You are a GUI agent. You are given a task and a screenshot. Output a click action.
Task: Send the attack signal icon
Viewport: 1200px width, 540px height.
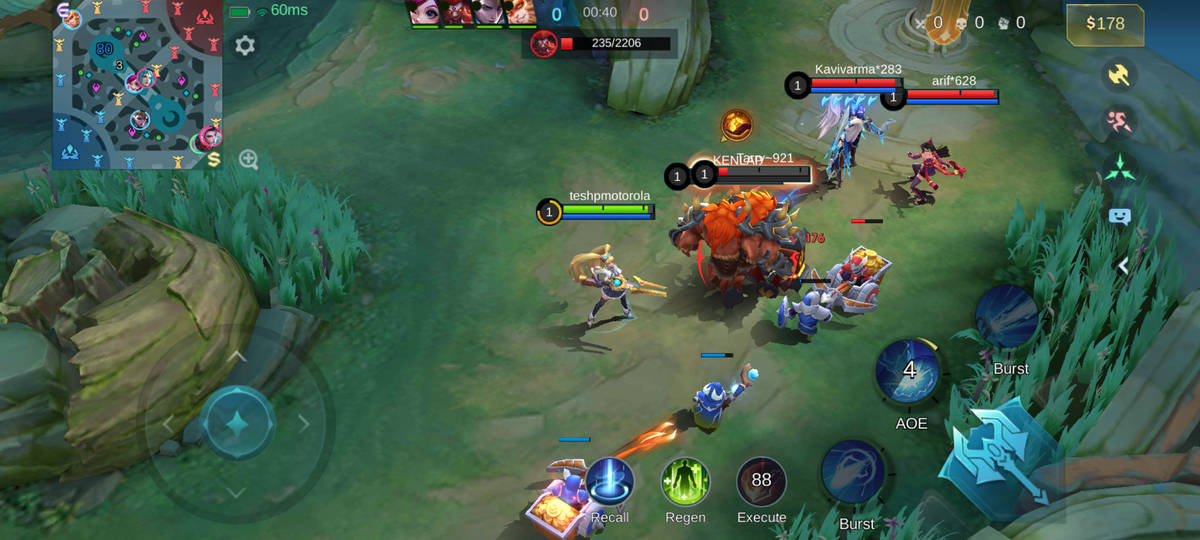pos(1119,75)
